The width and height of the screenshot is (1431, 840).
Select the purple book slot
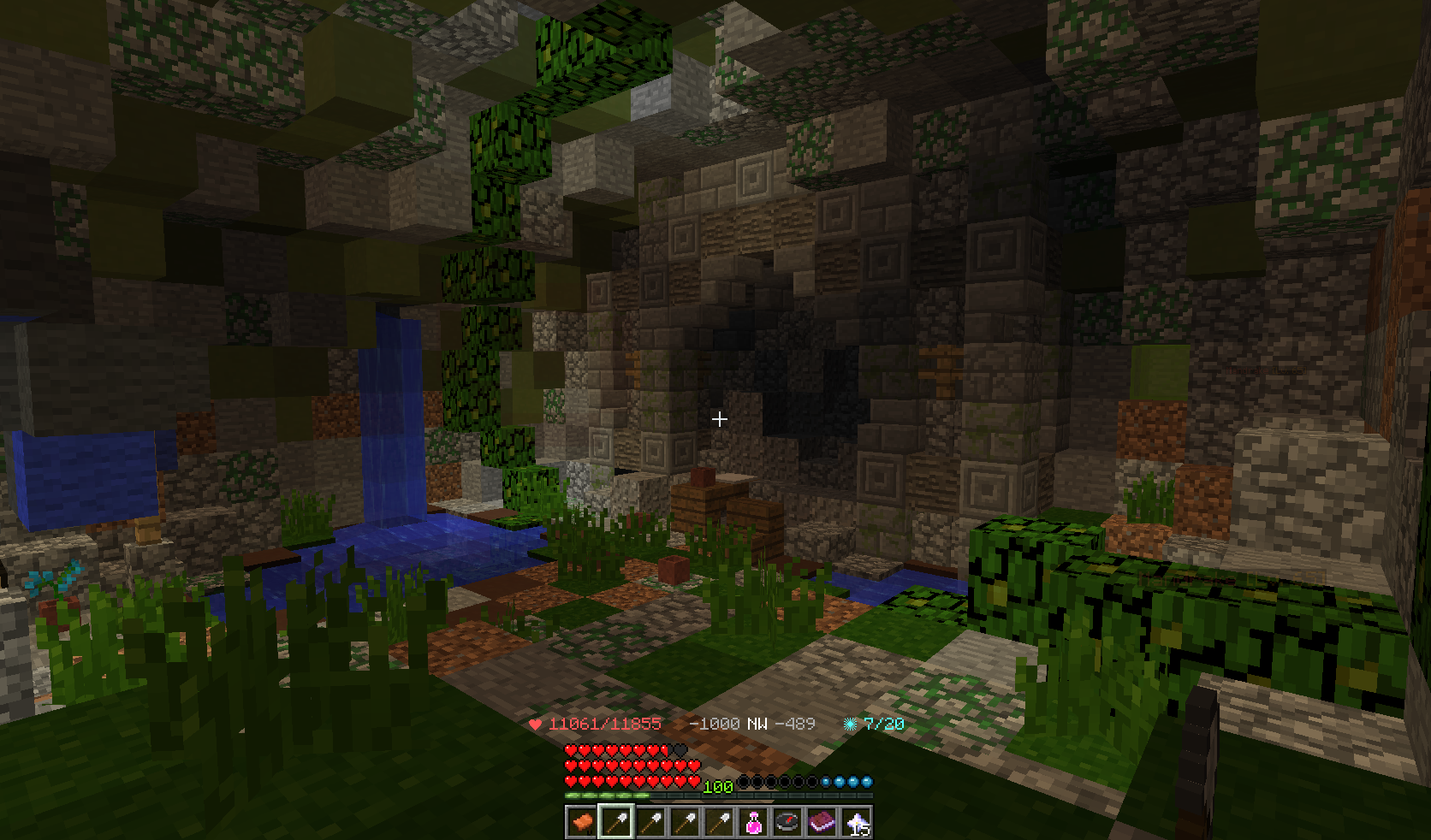coord(822,822)
